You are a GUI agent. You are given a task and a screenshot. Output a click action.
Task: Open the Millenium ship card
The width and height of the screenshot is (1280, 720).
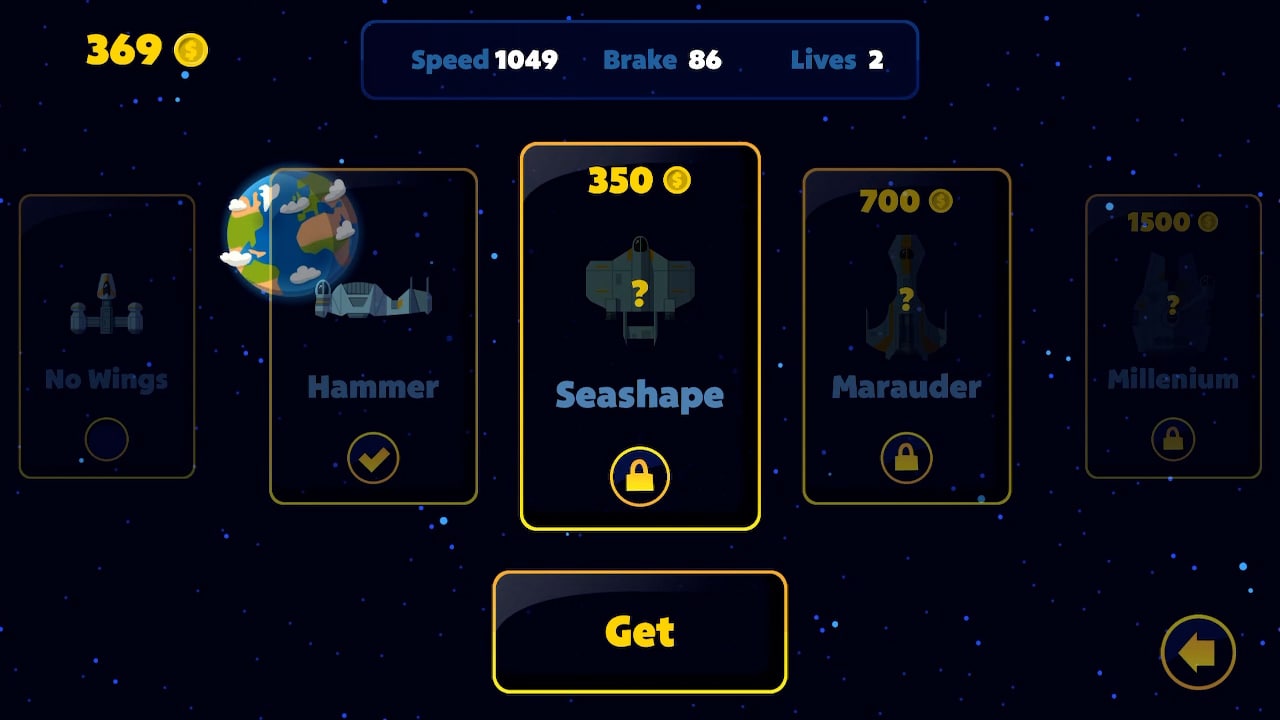coord(1172,335)
